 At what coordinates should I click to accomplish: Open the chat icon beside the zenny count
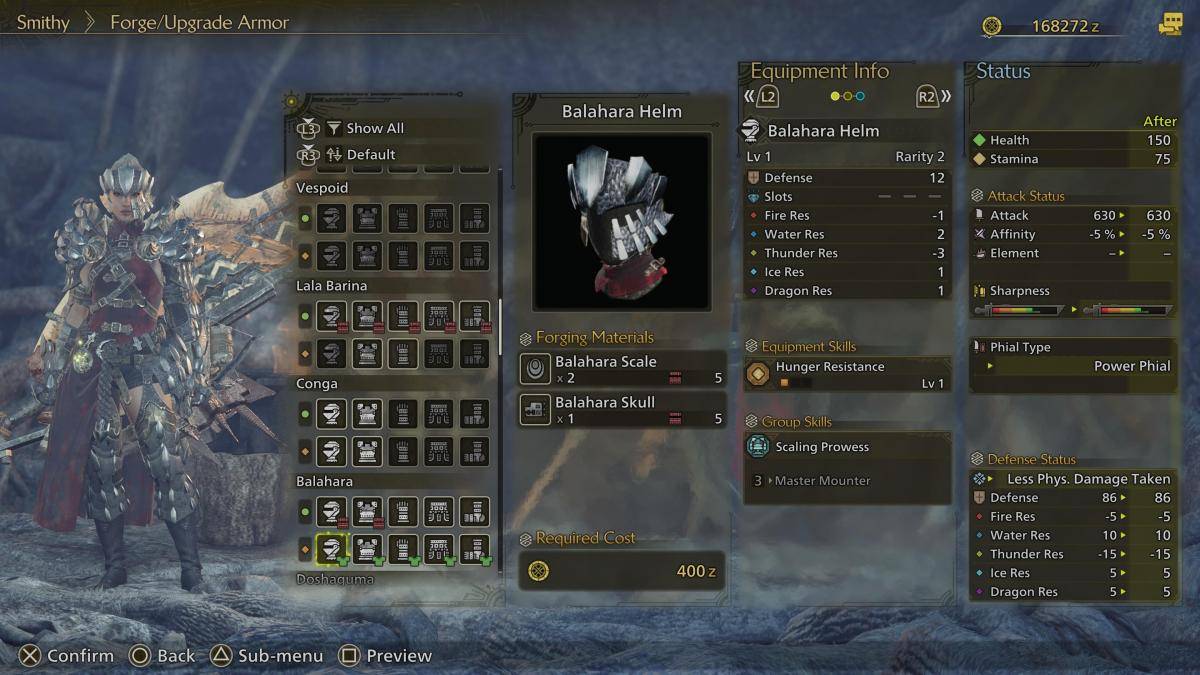1169,25
